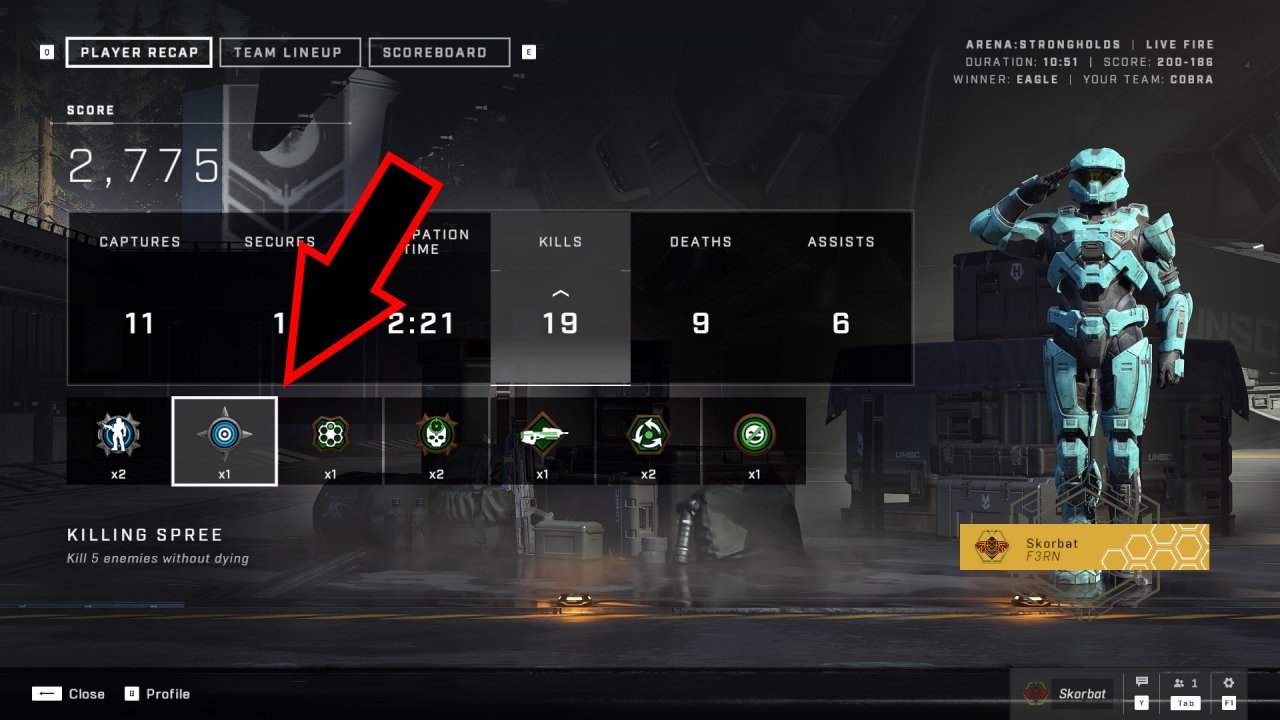
Task: Pick the circular arrows medal
Action: (648, 440)
